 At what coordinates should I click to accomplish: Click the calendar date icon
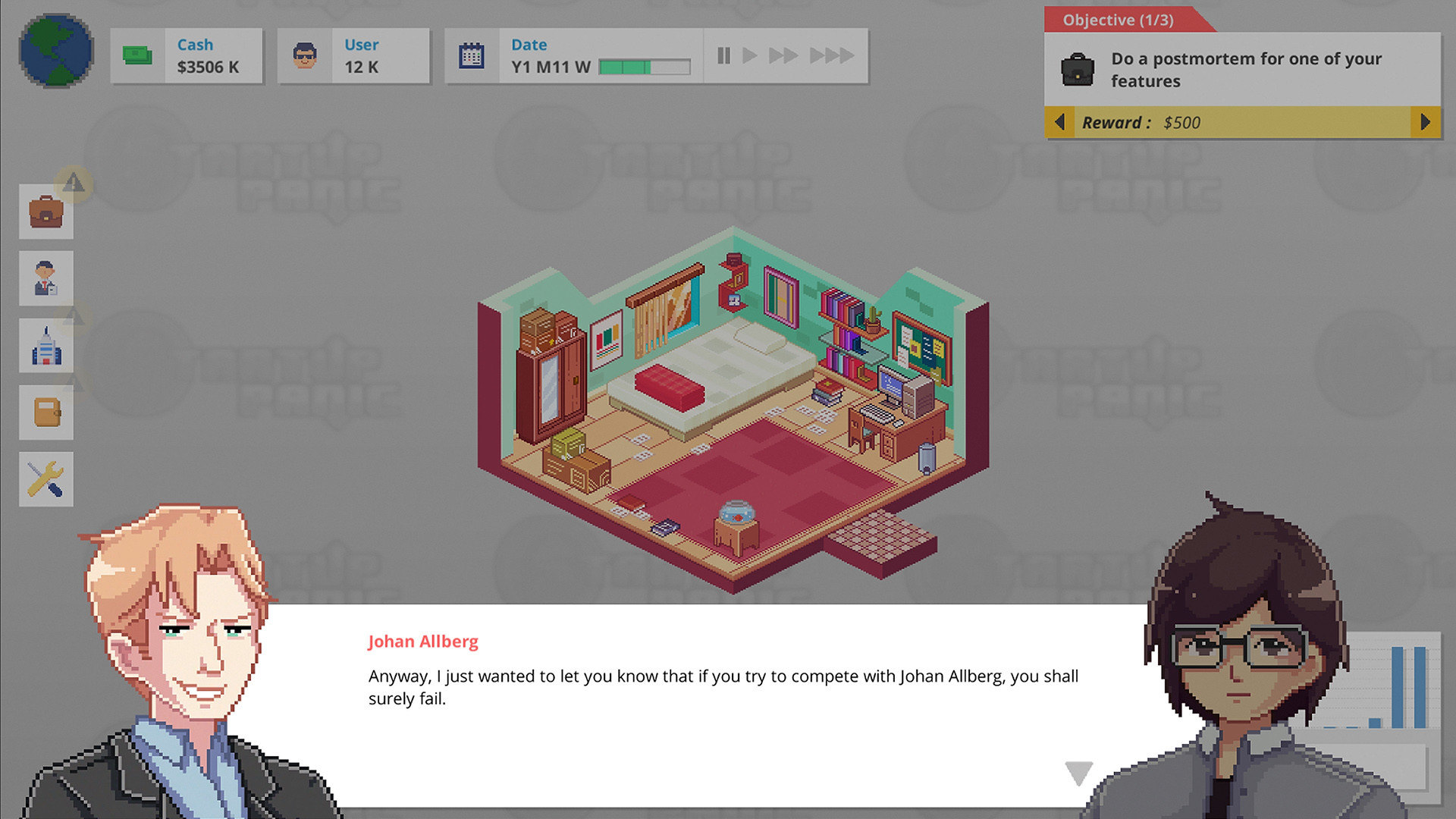(x=471, y=55)
